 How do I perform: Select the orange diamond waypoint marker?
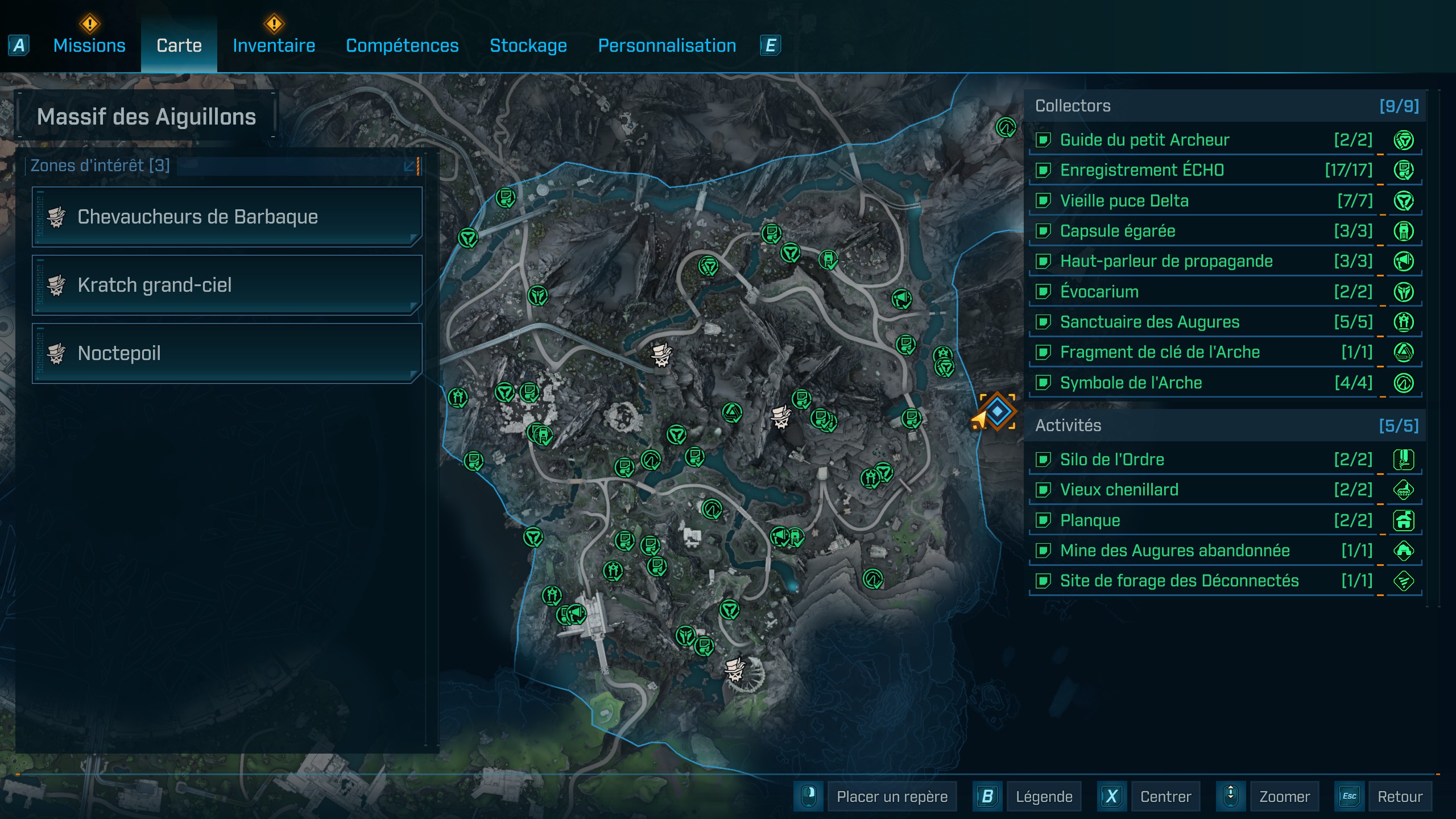click(997, 411)
